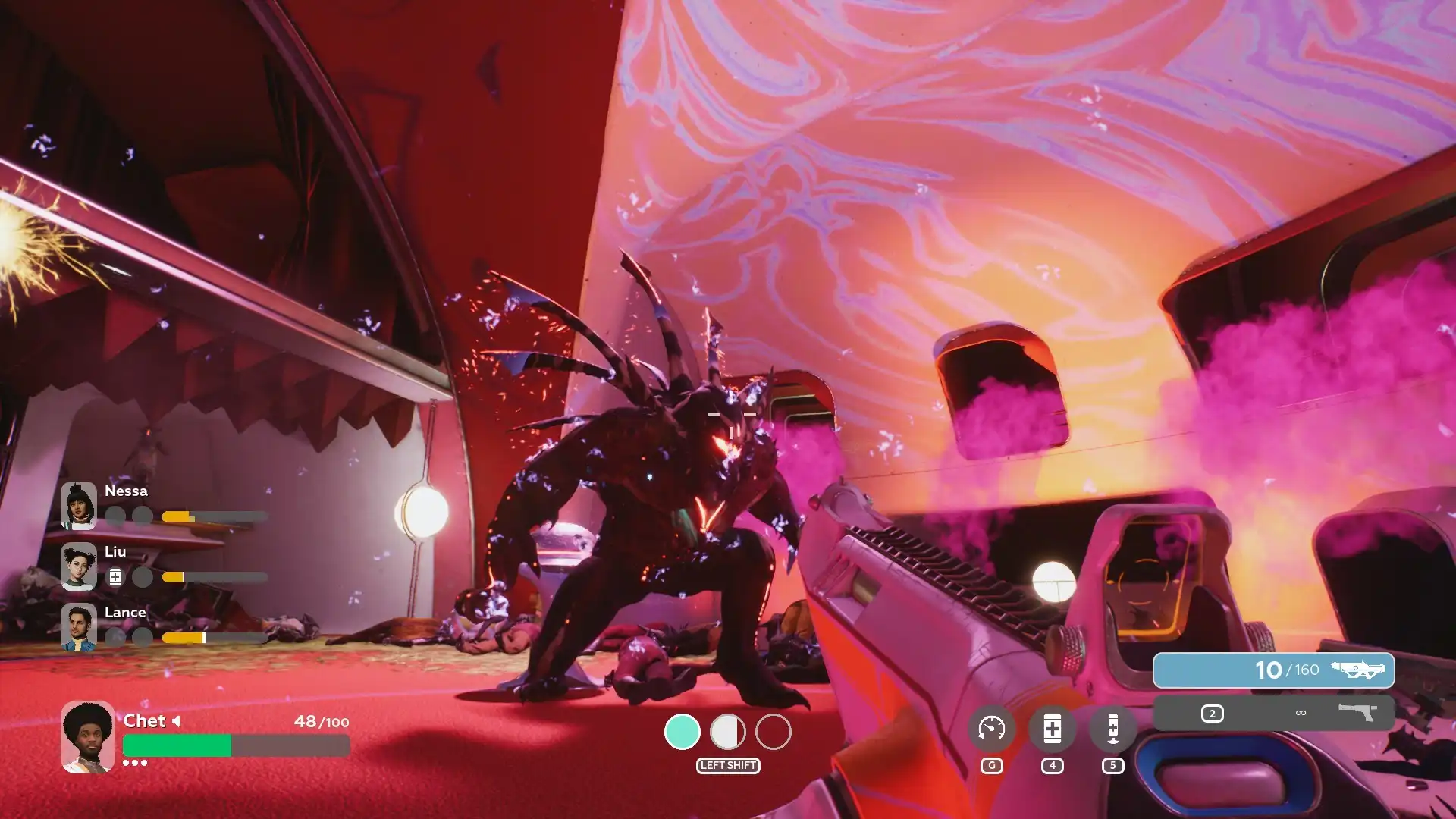
Task: Mute Chet using the speaker icon
Action: (177, 722)
